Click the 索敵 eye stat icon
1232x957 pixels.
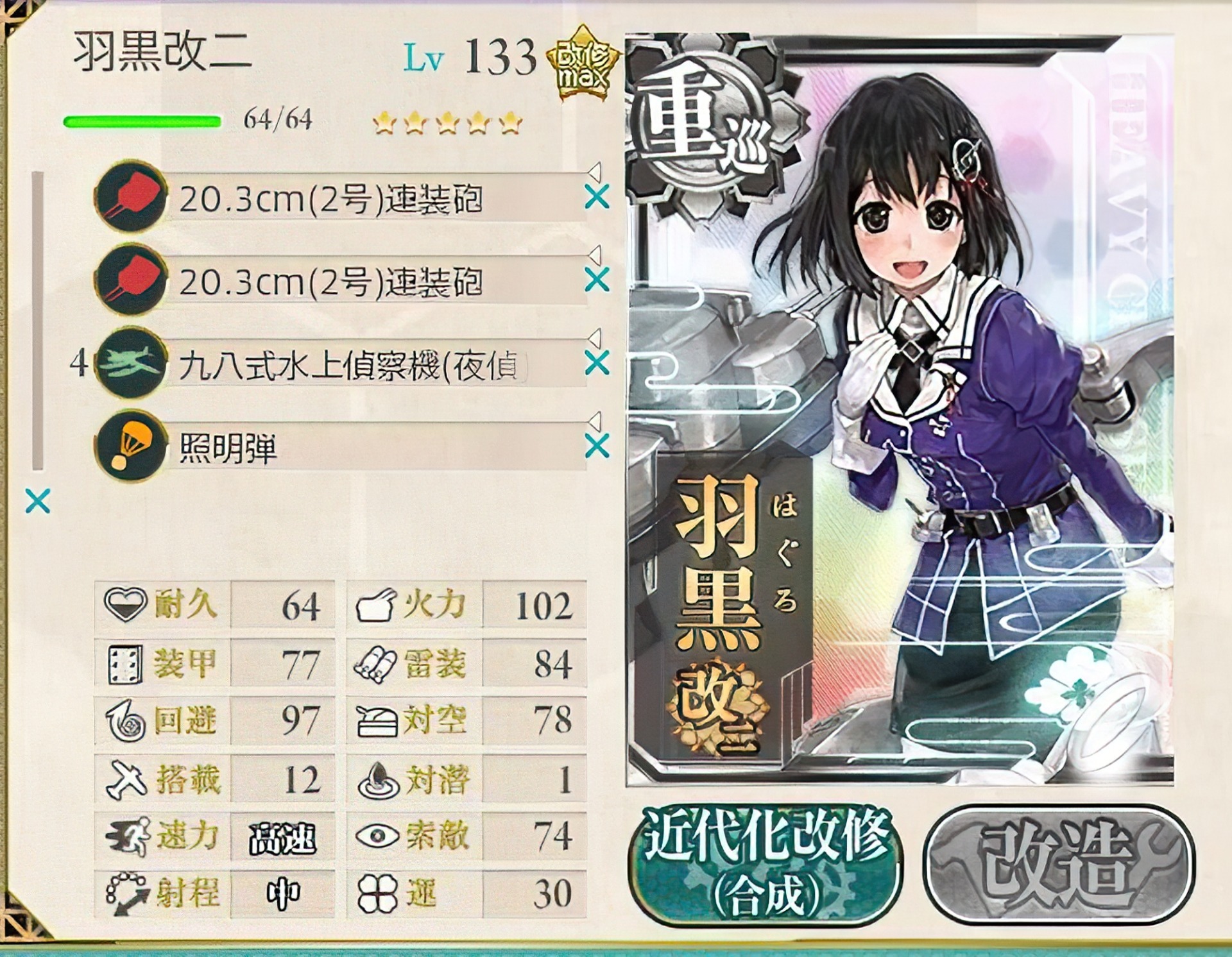[x=379, y=835]
